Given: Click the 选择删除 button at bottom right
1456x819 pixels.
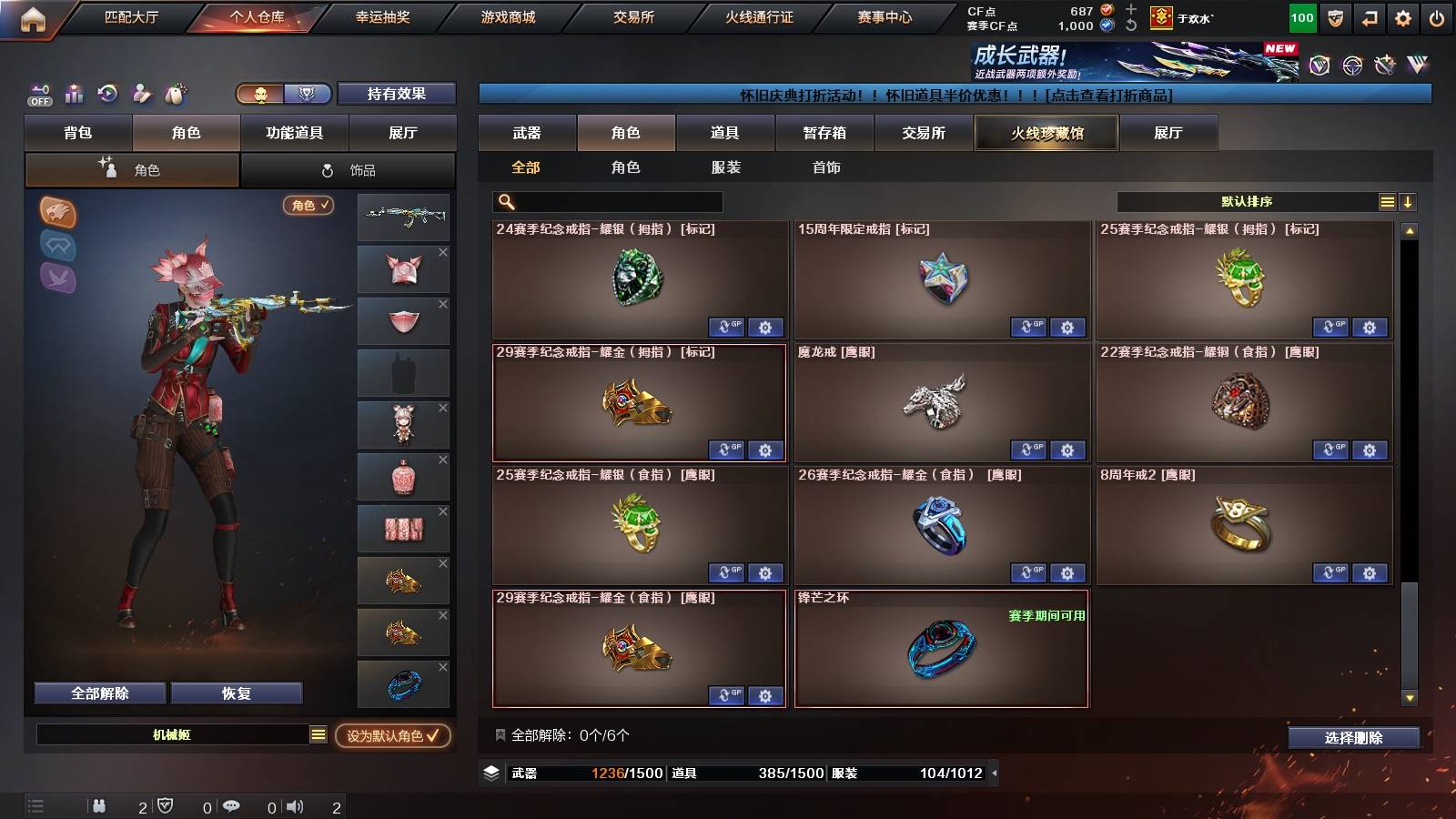Looking at the screenshot, I should click(x=1353, y=738).
